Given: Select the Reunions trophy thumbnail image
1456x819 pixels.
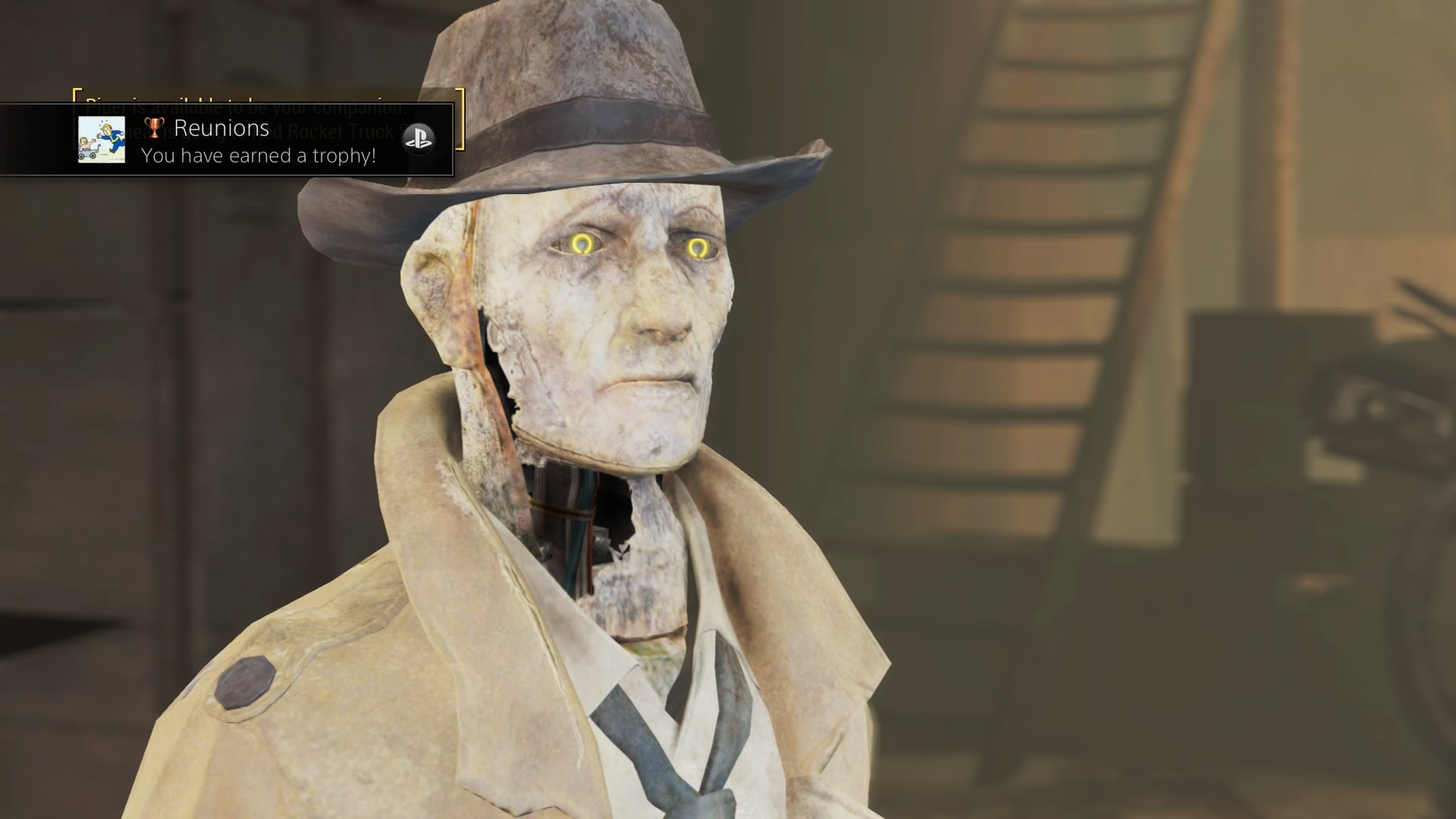Looking at the screenshot, I should pyautogui.click(x=102, y=140).
